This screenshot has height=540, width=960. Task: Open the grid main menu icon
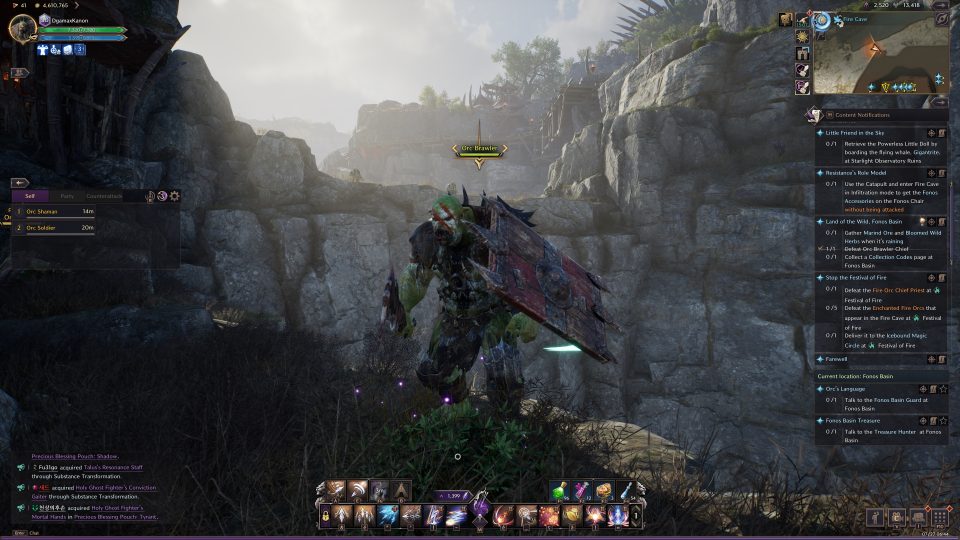tap(940, 517)
